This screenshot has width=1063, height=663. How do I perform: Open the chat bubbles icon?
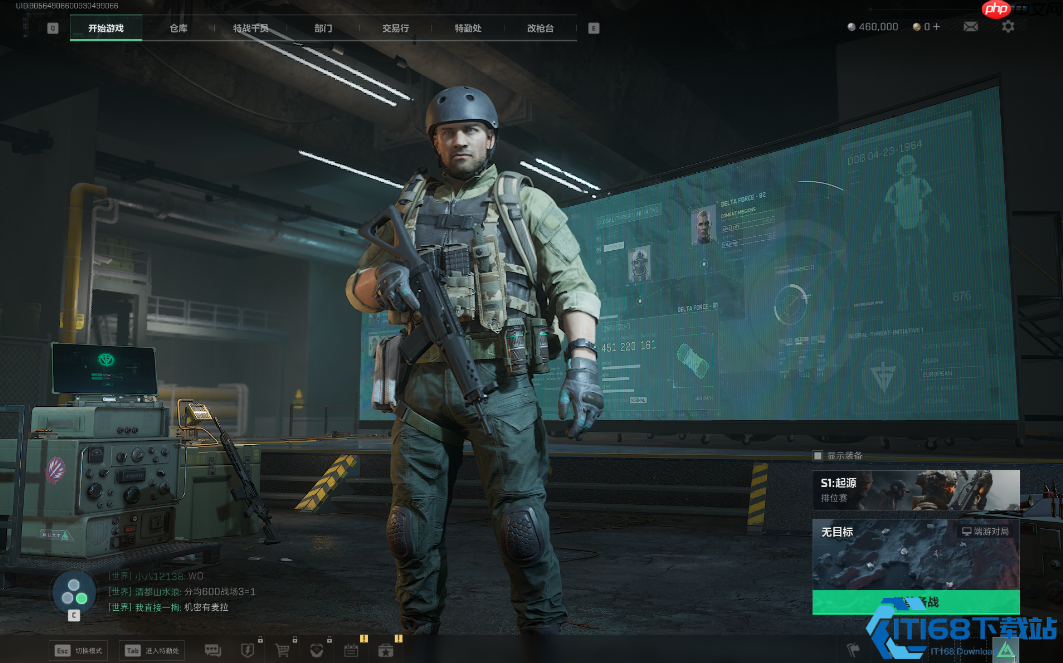pyautogui.click(x=213, y=650)
